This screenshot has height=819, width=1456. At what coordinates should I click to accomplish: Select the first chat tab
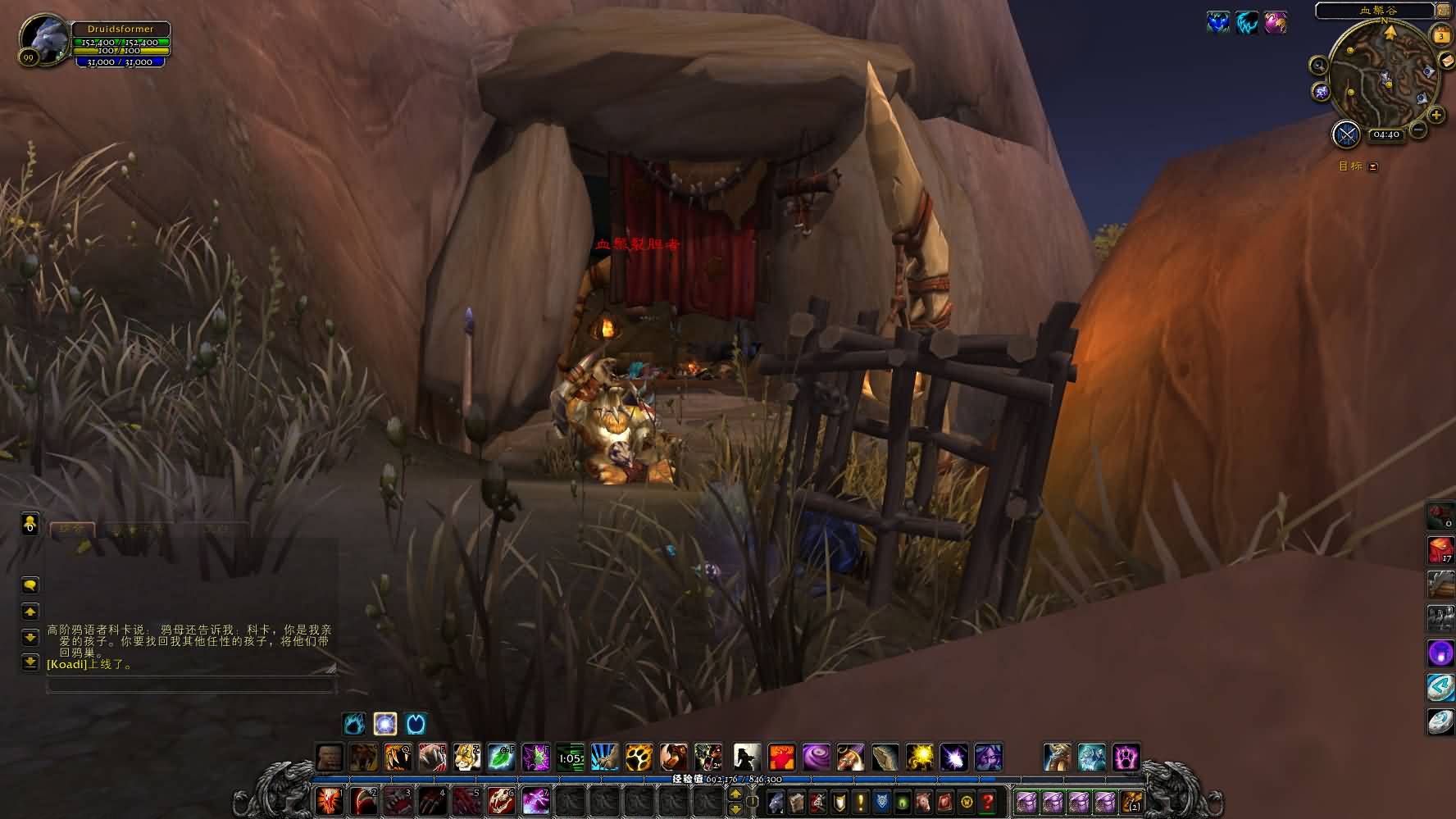(72, 530)
